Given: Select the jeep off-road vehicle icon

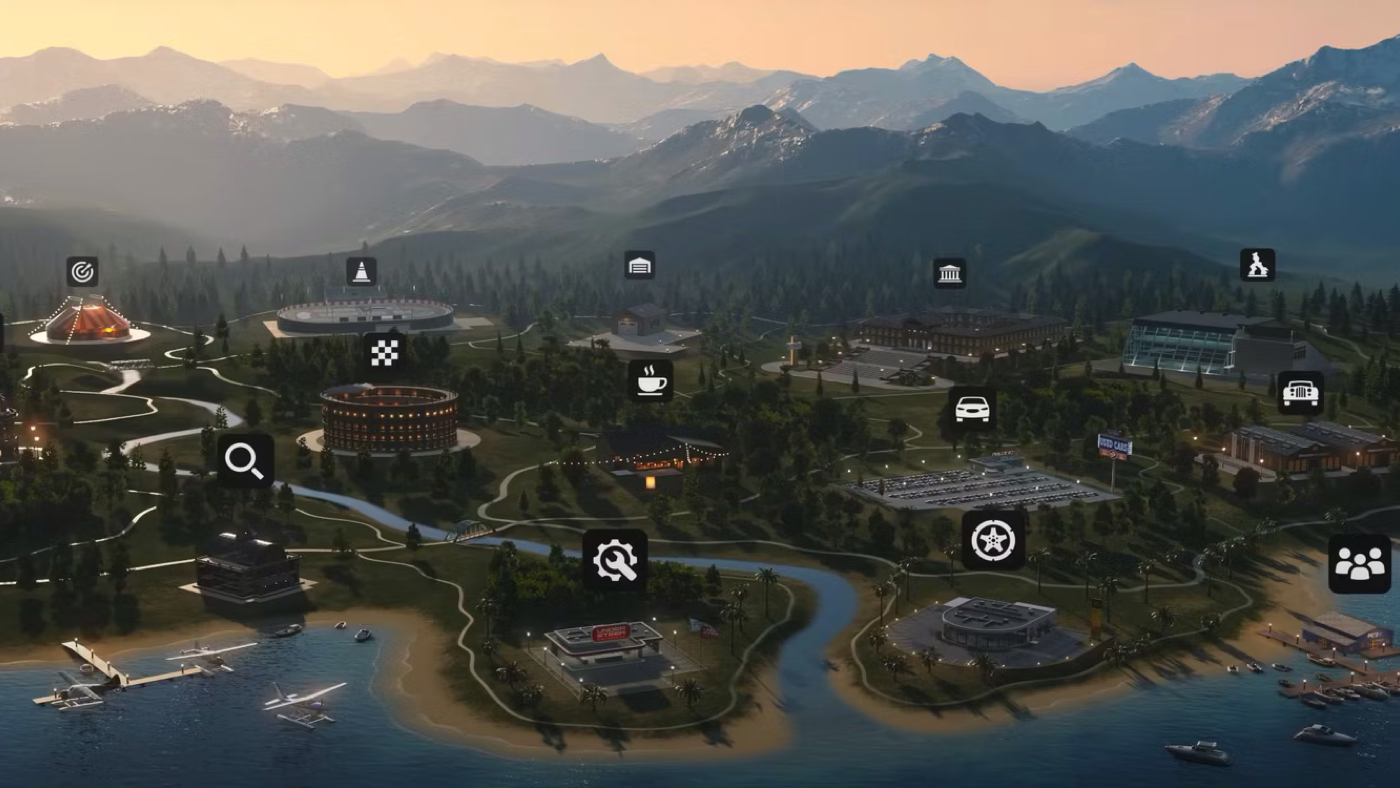Looking at the screenshot, I should tap(1300, 392).
